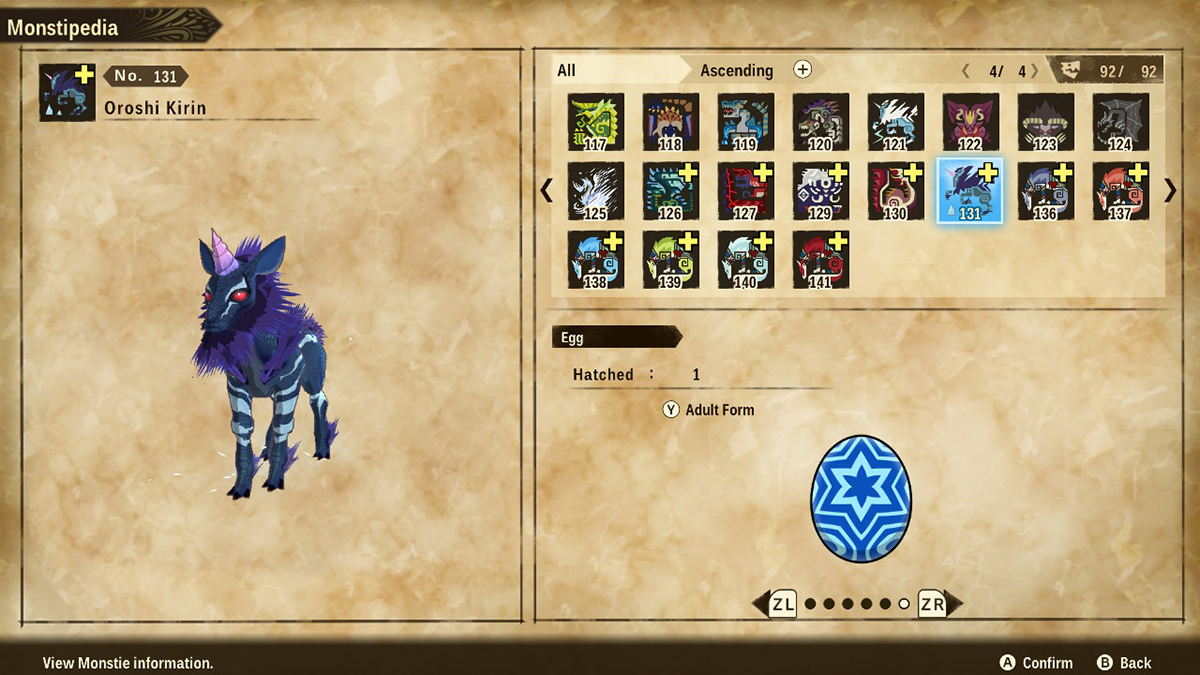Choose monster entry number 137
1200x675 pixels.
coord(1121,190)
